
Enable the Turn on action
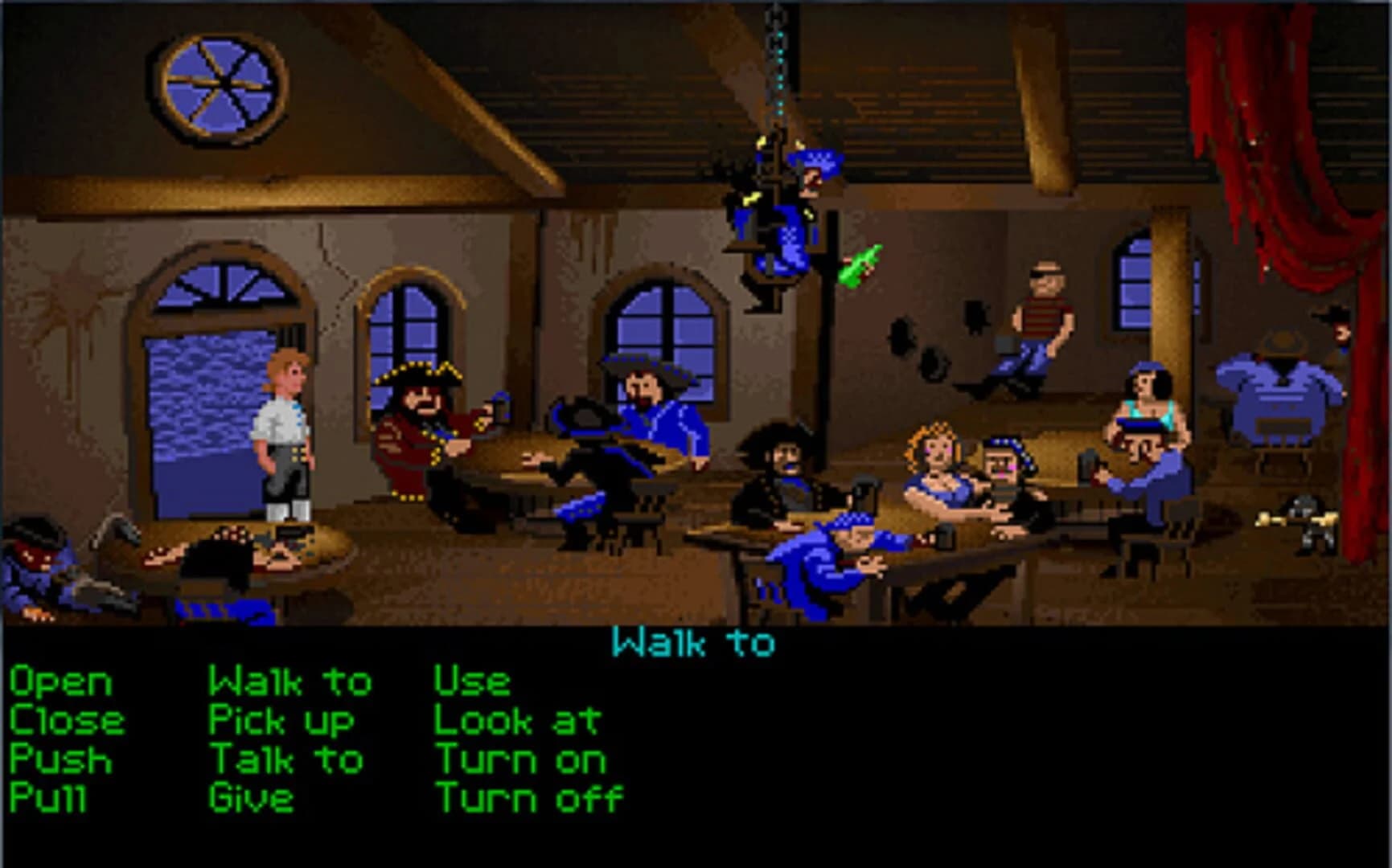521,758
